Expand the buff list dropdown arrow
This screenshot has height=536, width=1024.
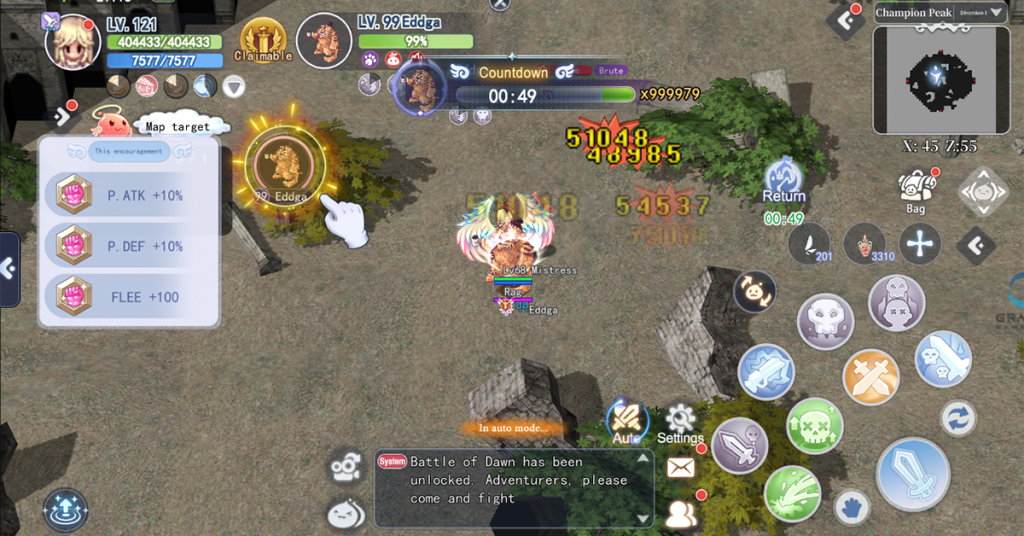coord(234,87)
